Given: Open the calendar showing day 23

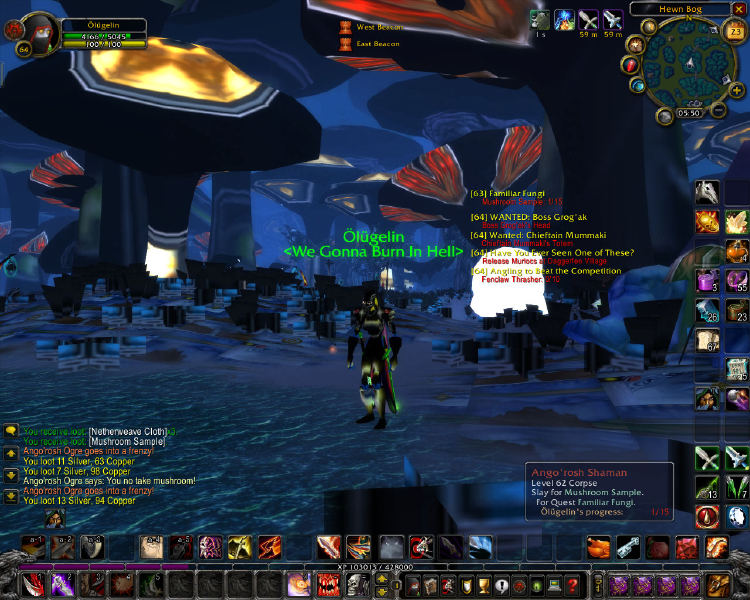Looking at the screenshot, I should [735, 33].
